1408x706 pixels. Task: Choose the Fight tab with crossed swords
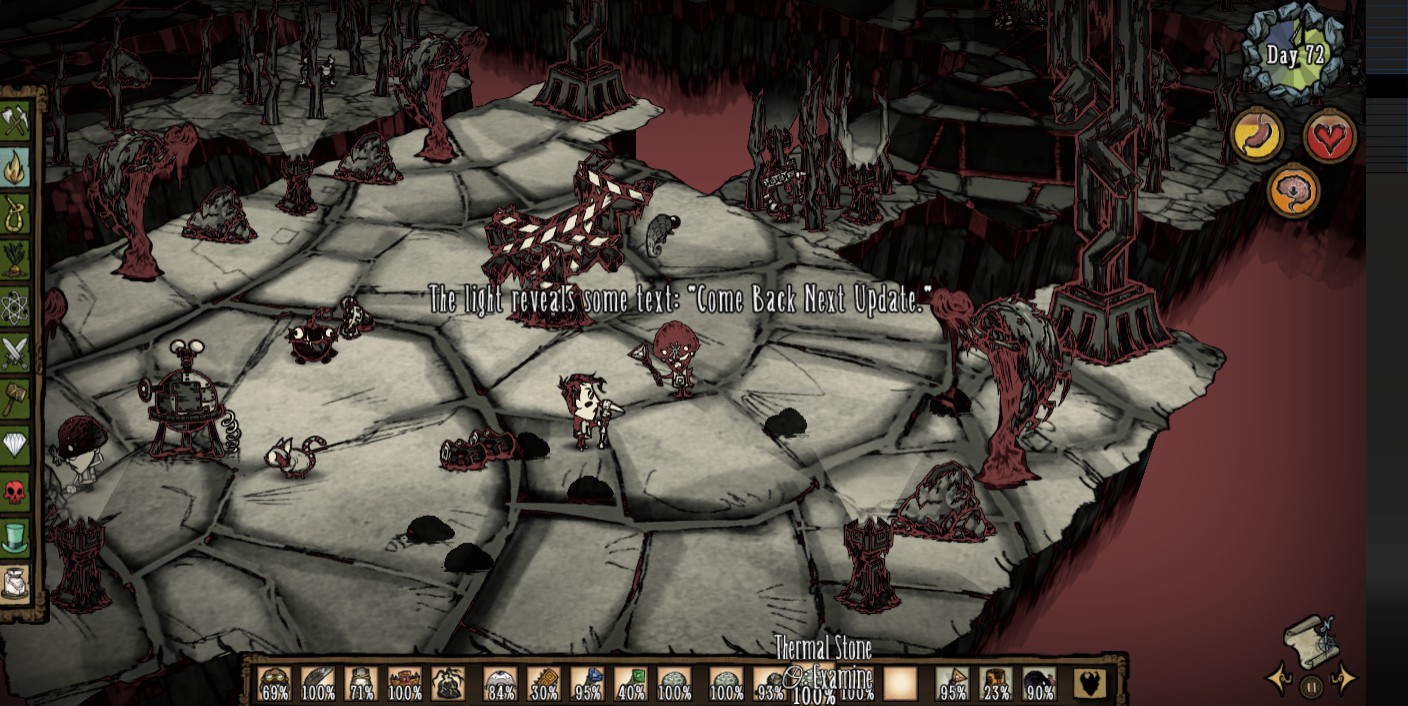pos(16,352)
